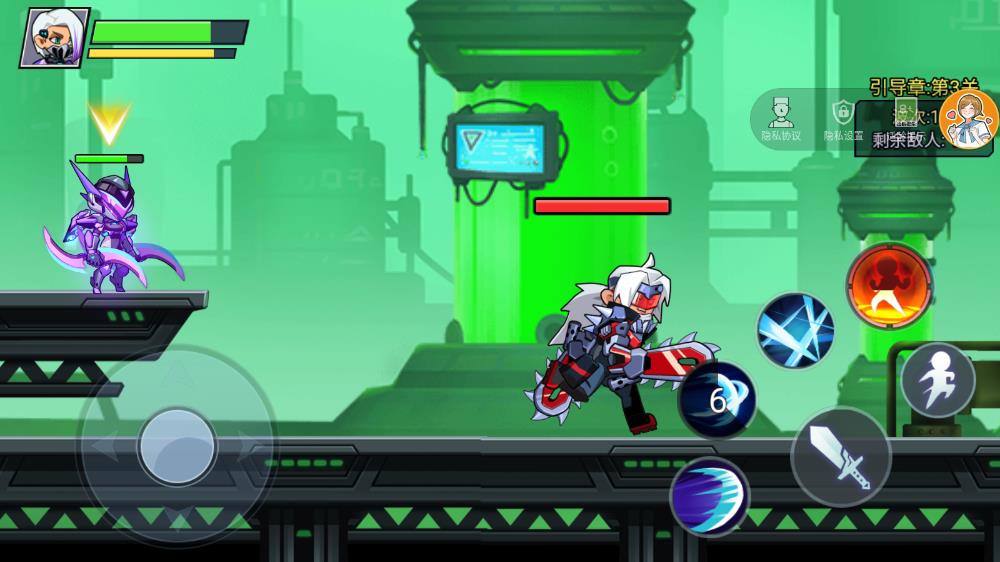Tap the sword basic attack button
The image size is (1000, 562).
[840, 457]
